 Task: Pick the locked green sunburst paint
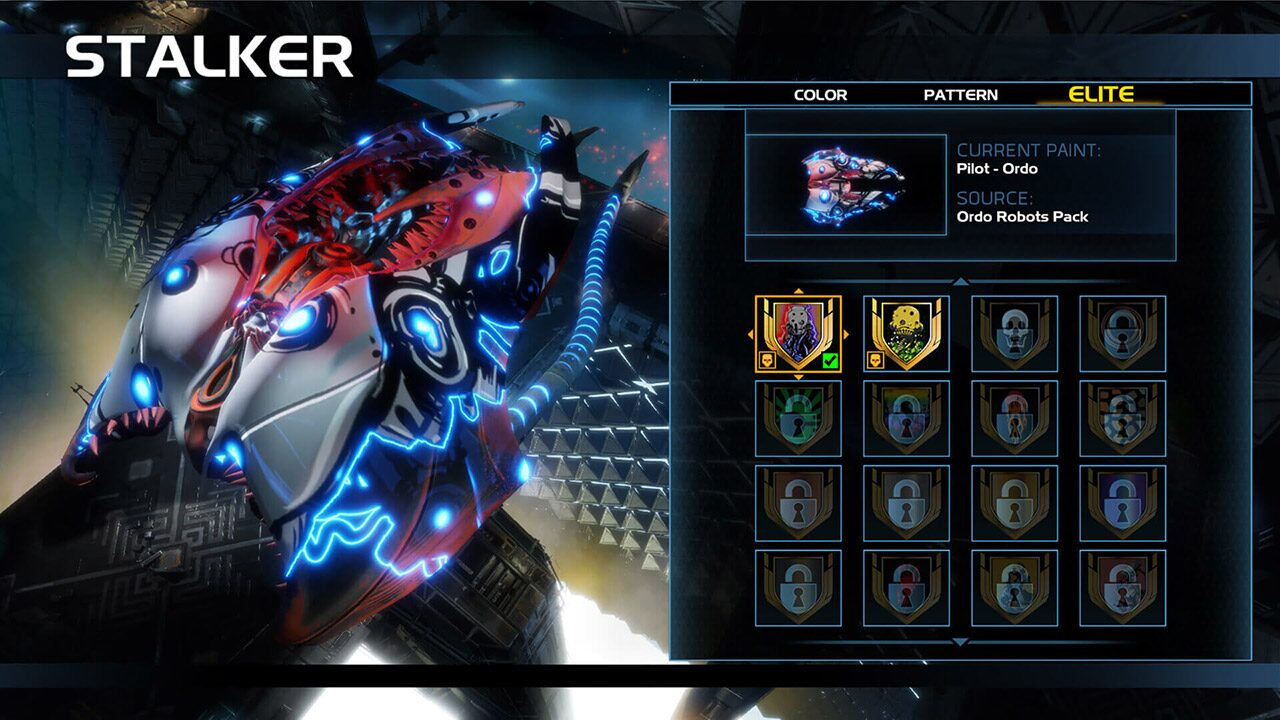coord(798,419)
